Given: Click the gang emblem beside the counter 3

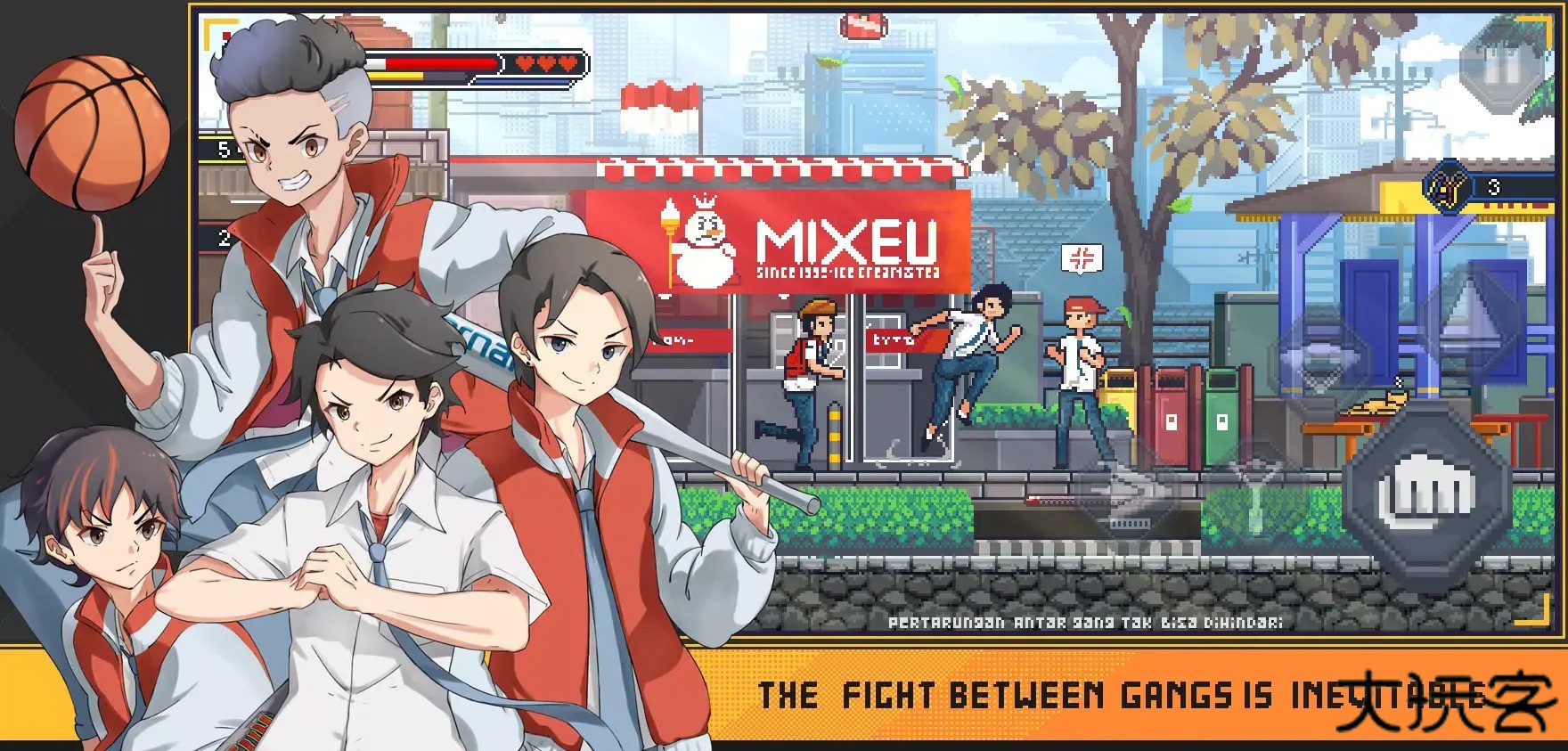Looking at the screenshot, I should 1449,187.
